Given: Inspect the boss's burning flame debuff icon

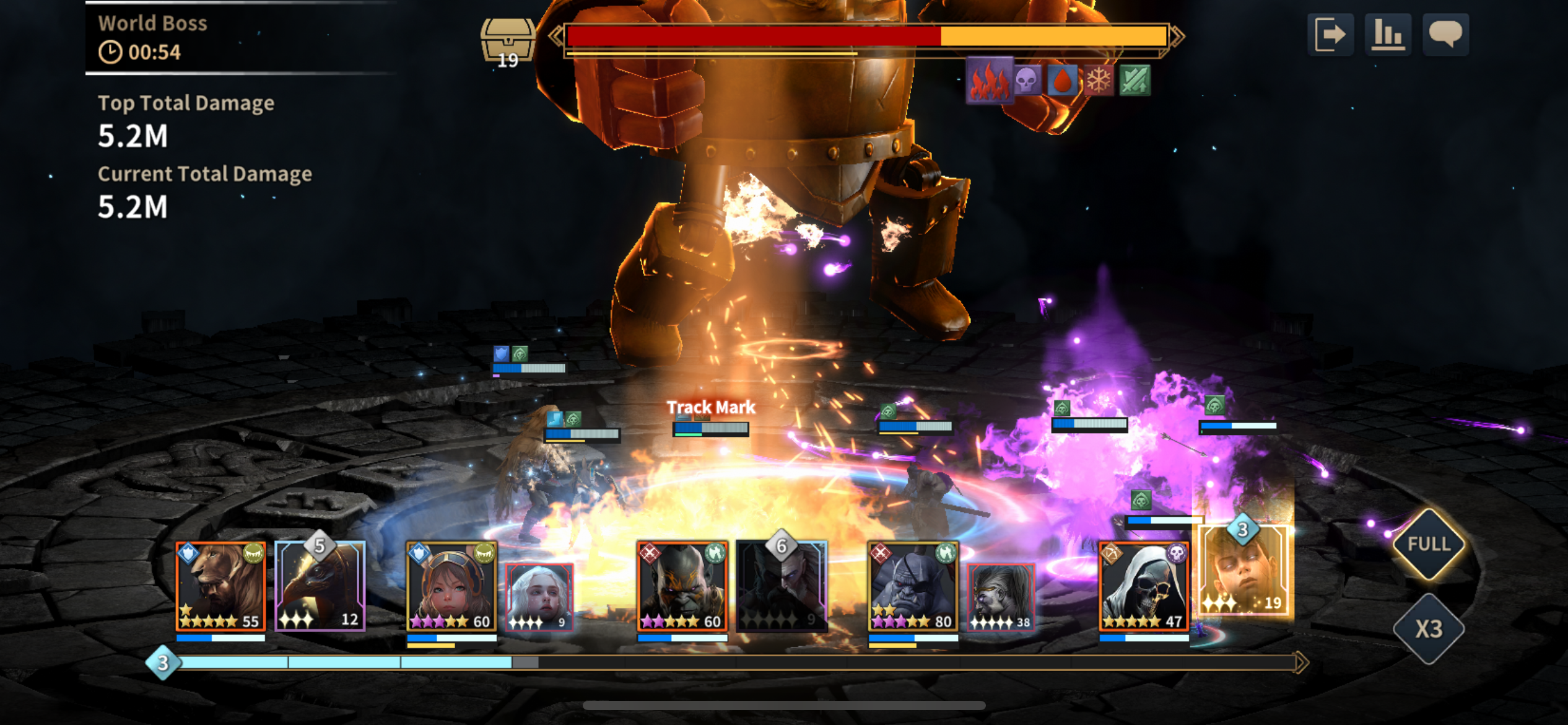Looking at the screenshot, I should pyautogui.click(x=989, y=81).
